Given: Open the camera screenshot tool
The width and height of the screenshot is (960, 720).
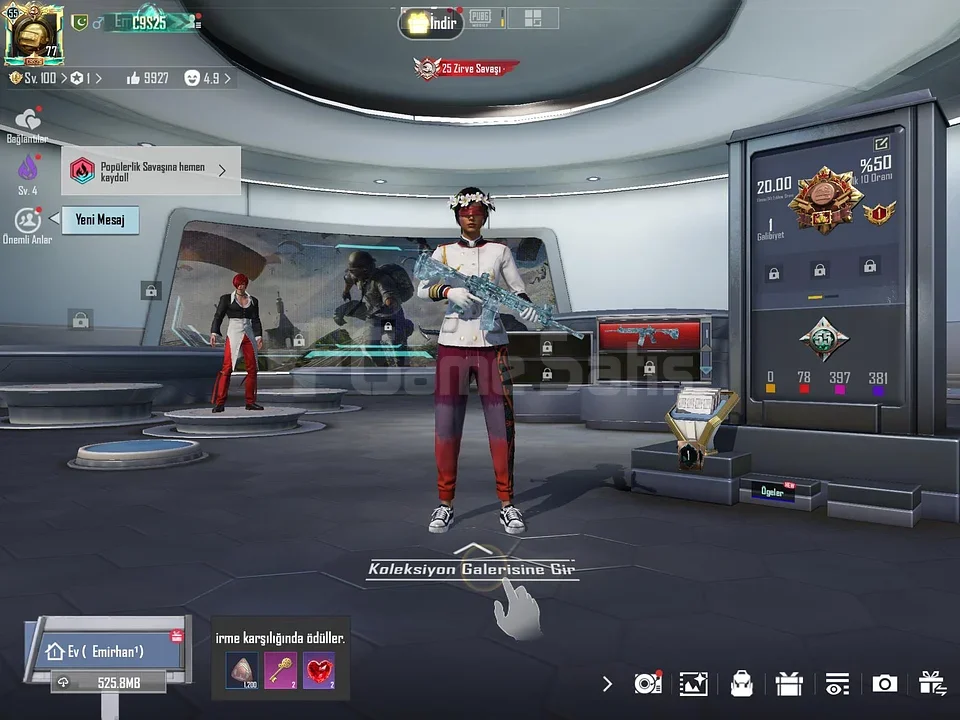Looking at the screenshot, I should [884, 684].
